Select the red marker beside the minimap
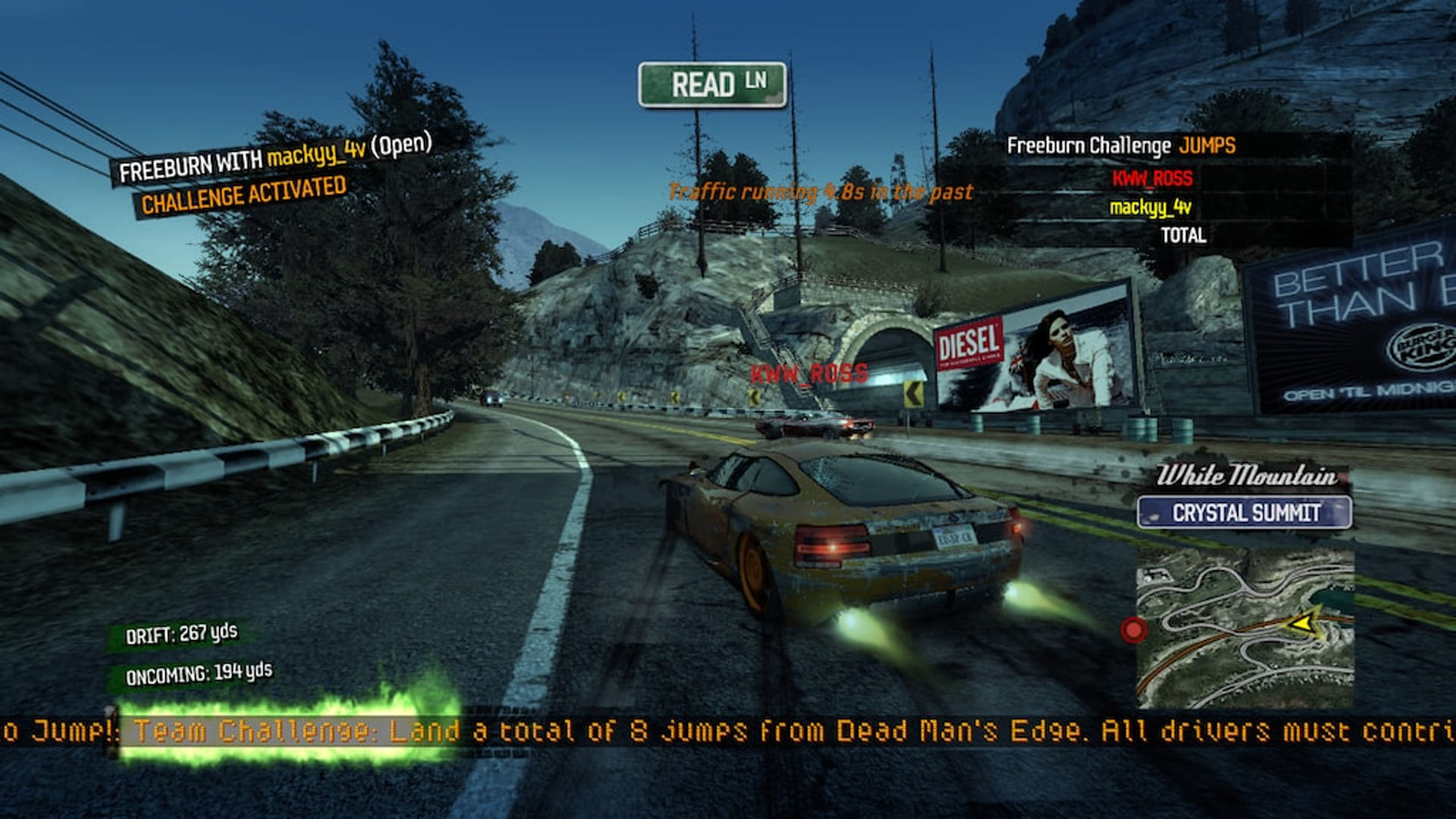Screen dimensions: 1456x819 tap(1134, 629)
